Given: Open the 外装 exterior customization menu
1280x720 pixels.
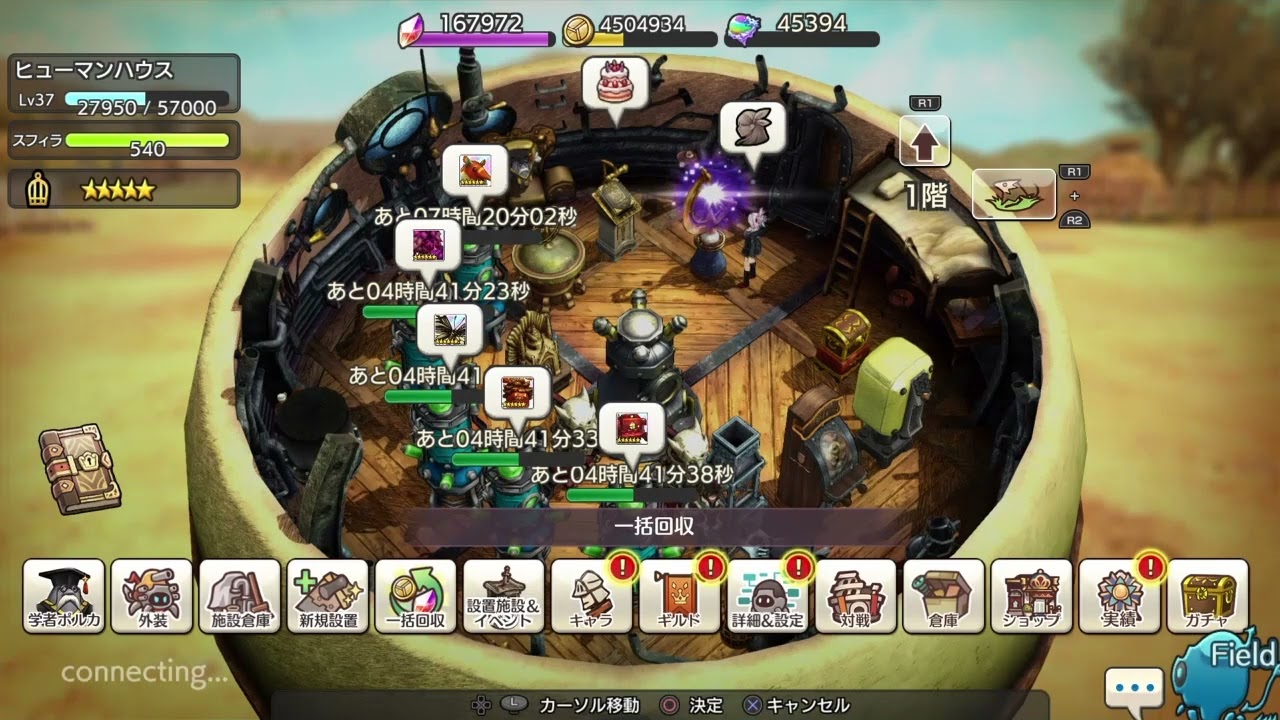Looking at the screenshot, I should point(152,597).
